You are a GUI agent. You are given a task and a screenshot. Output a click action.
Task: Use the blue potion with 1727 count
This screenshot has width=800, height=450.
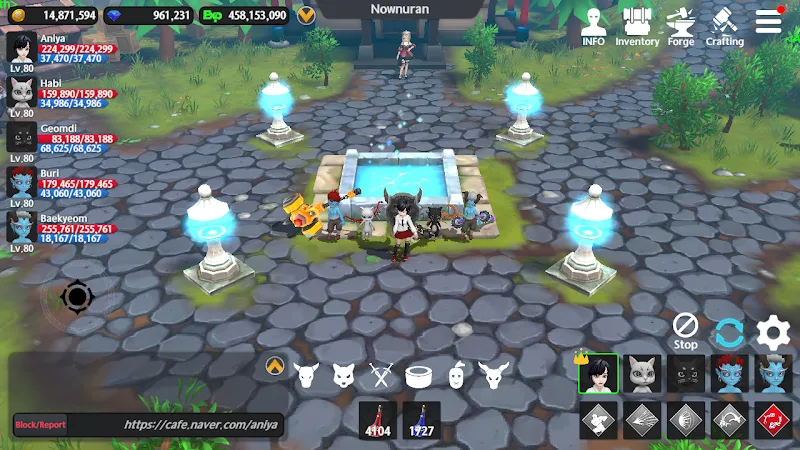(422, 420)
